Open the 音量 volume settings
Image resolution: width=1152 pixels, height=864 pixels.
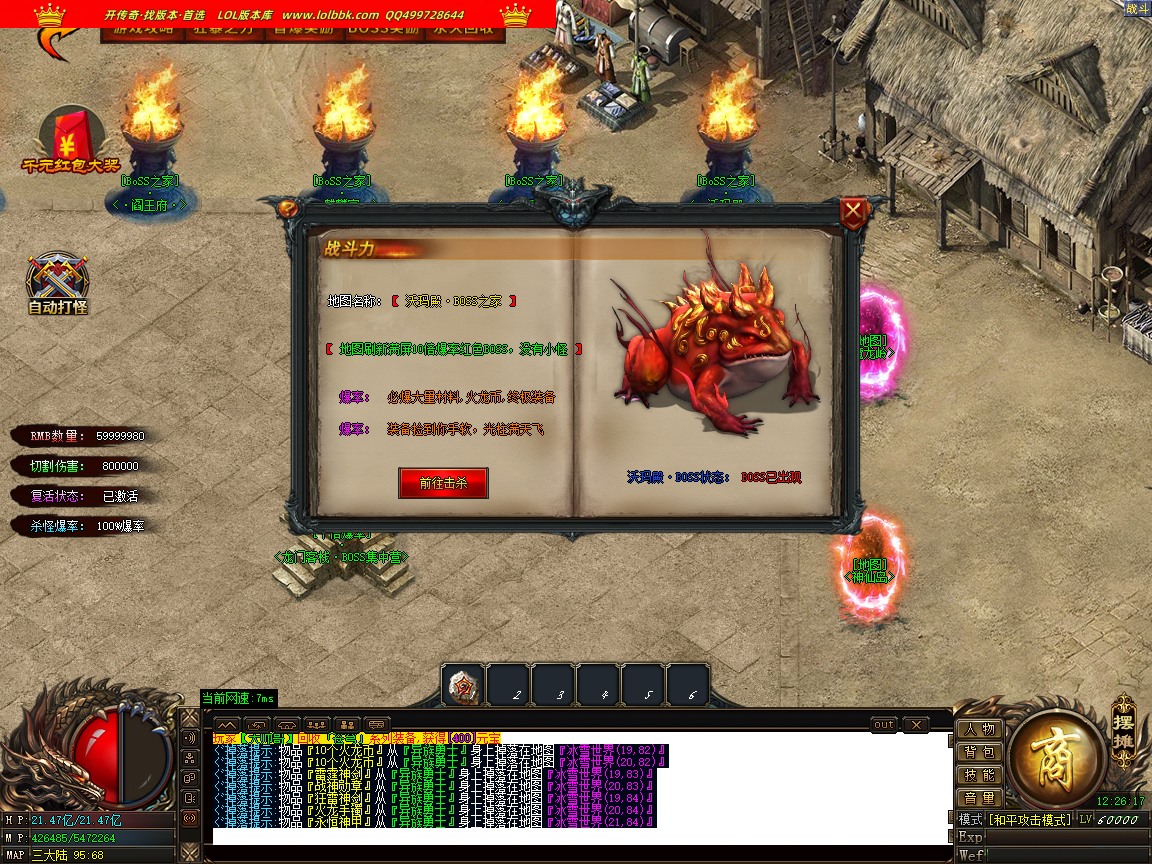[979, 798]
